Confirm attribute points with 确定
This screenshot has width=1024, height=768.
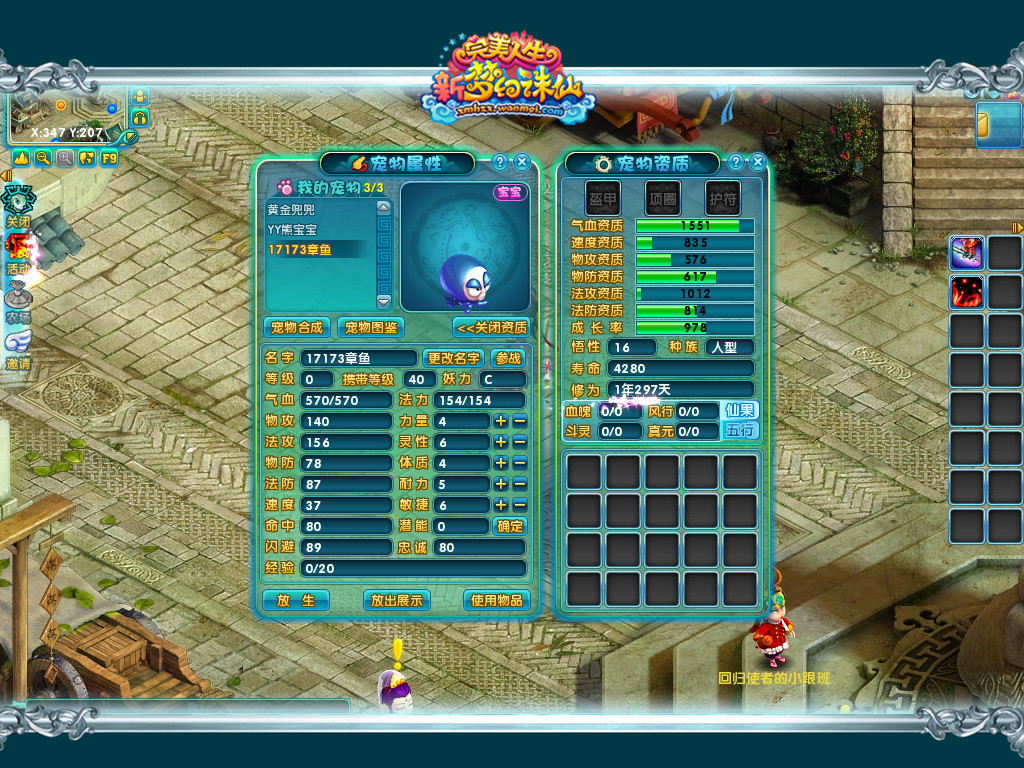(x=510, y=526)
